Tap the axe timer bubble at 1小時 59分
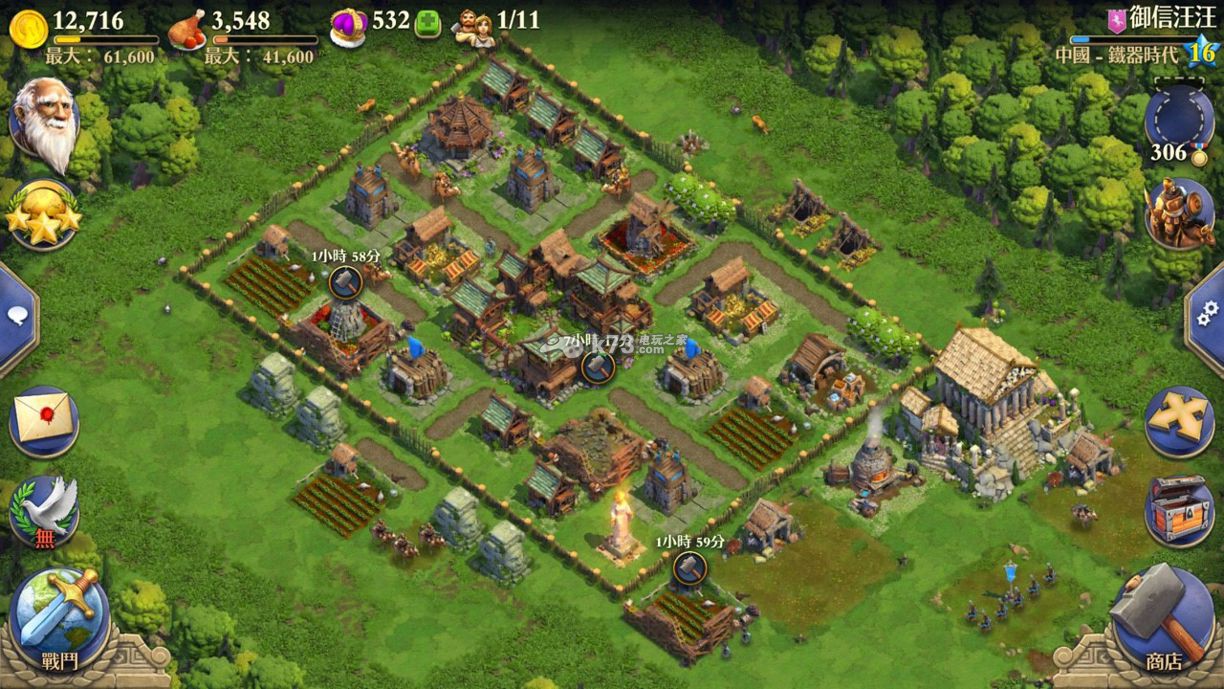Image resolution: width=1224 pixels, height=689 pixels. [688, 568]
